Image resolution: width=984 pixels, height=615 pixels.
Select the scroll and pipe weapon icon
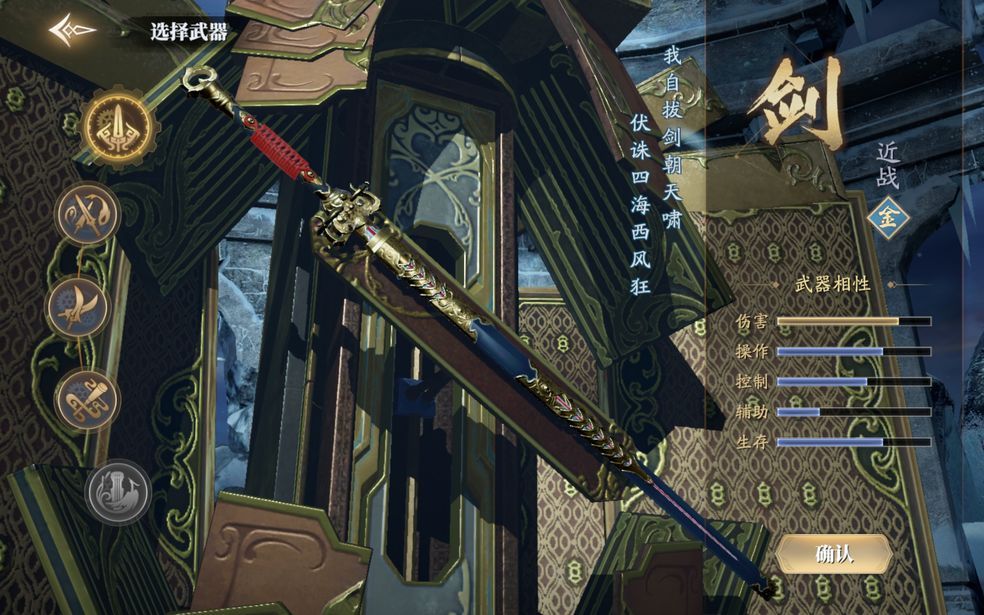[x=88, y=401]
